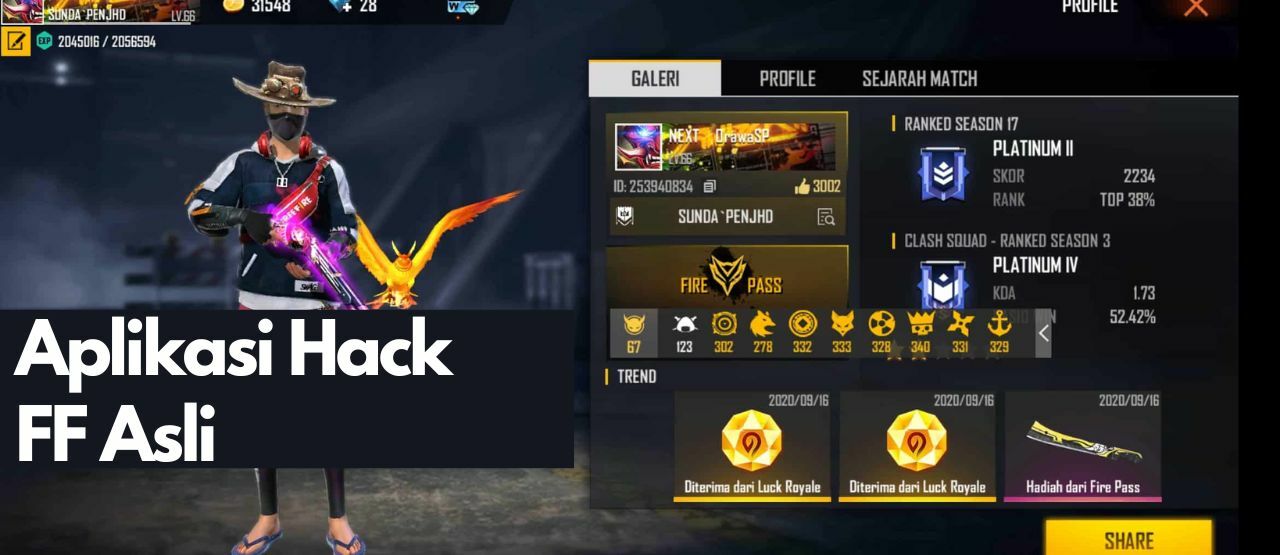Collapse the badge row with the arrow
This screenshot has height=555, width=1280.
[1043, 333]
